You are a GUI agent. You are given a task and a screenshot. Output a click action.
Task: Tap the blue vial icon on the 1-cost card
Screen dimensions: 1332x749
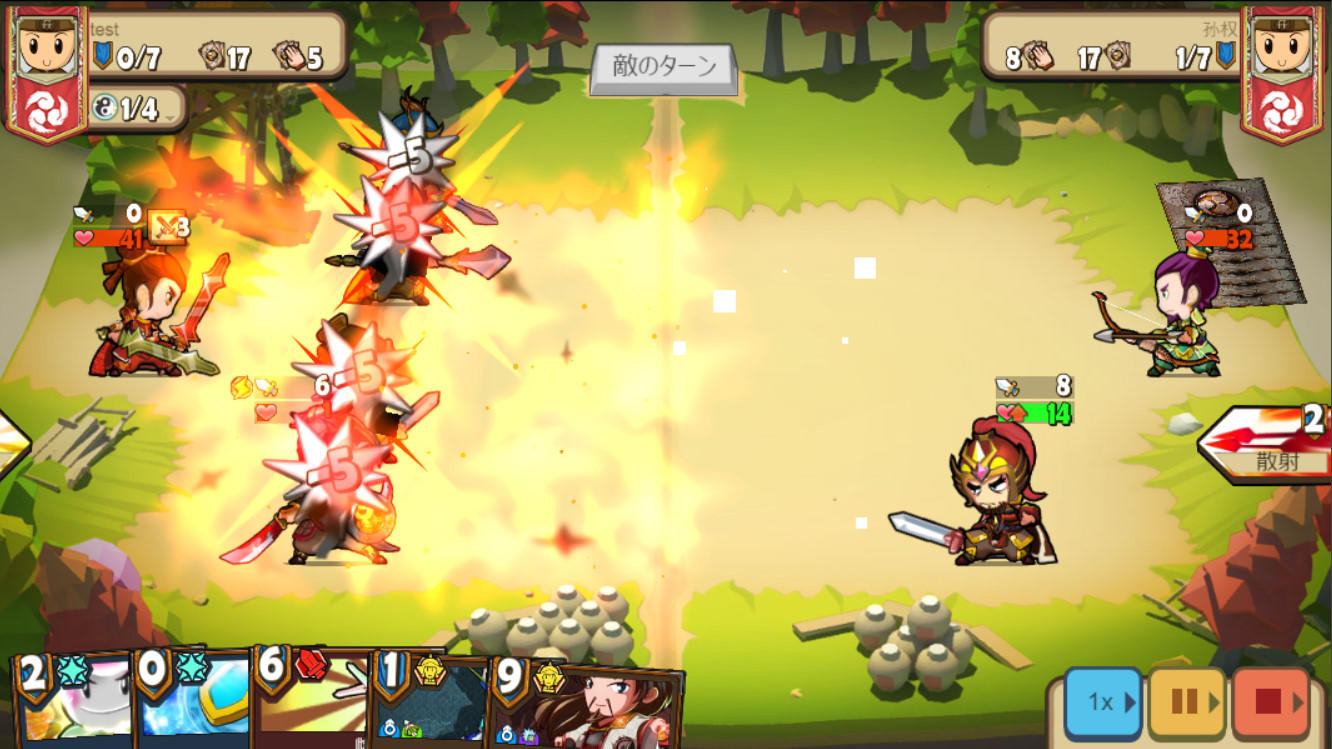[389, 726]
